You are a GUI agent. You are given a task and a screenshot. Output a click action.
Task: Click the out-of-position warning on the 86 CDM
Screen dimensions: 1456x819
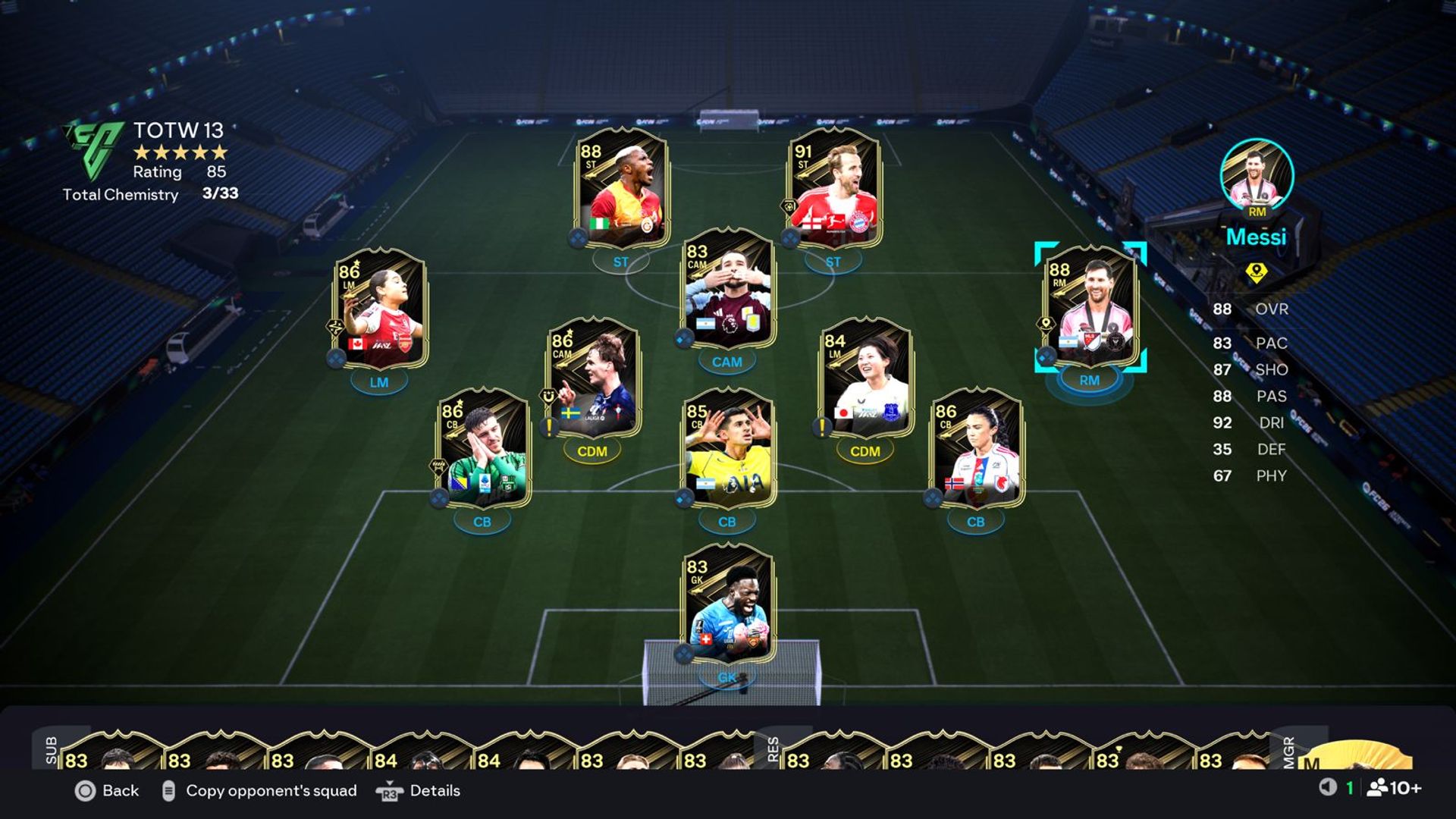coord(548,428)
